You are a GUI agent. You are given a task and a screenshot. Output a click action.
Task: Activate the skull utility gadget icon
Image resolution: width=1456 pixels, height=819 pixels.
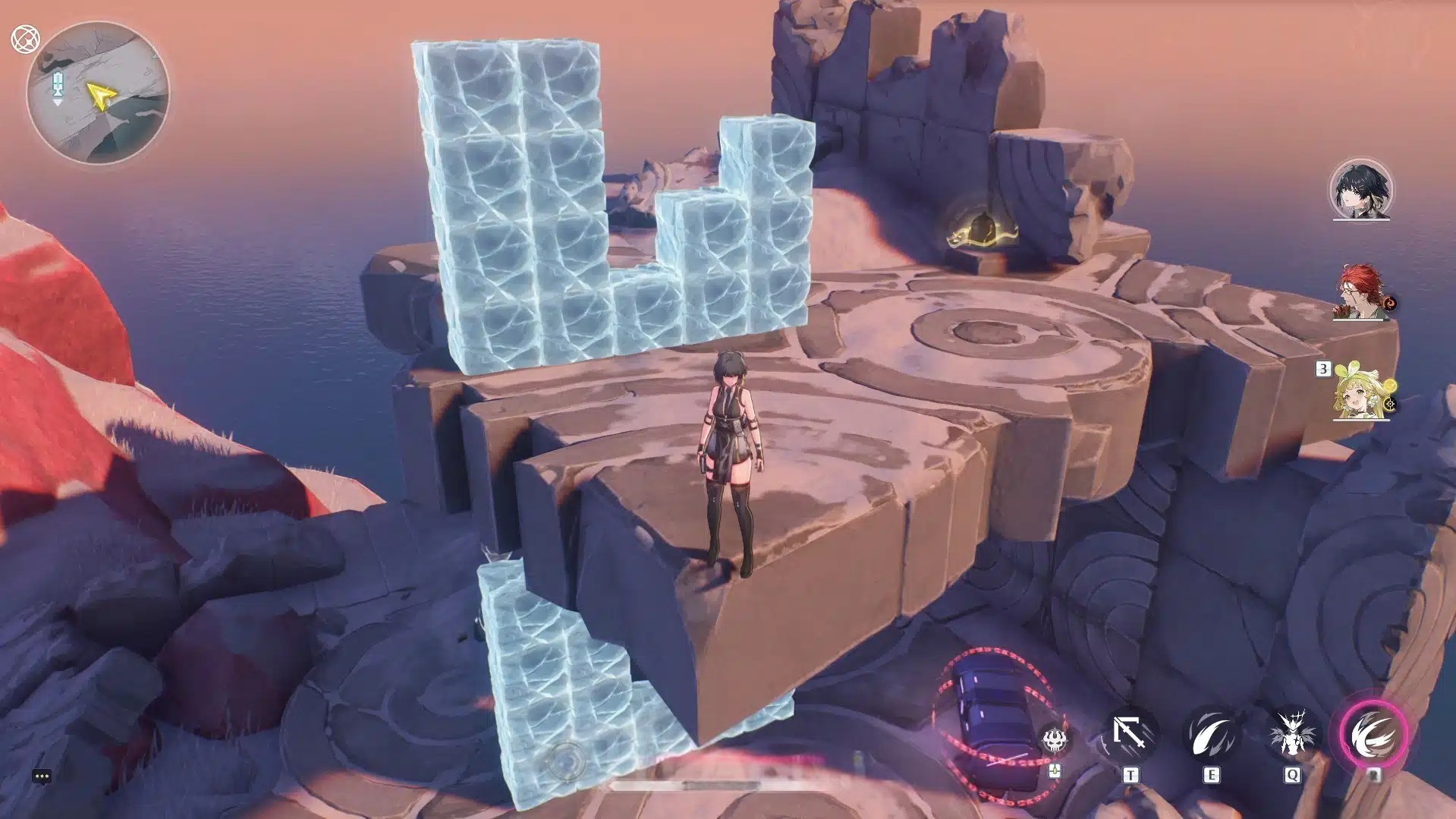pos(1055,739)
